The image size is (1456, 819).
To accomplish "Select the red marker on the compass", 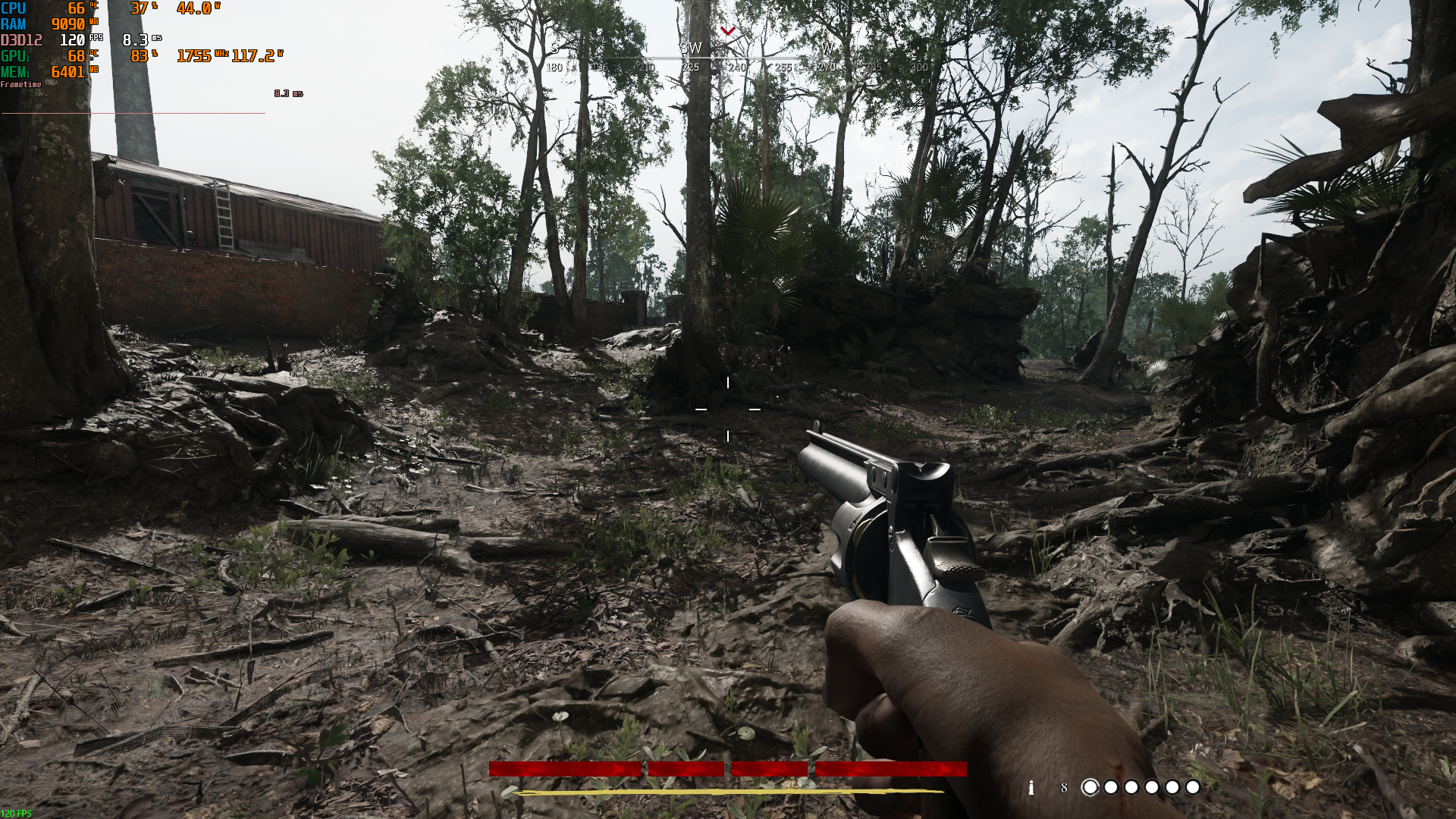I will point(728,31).
